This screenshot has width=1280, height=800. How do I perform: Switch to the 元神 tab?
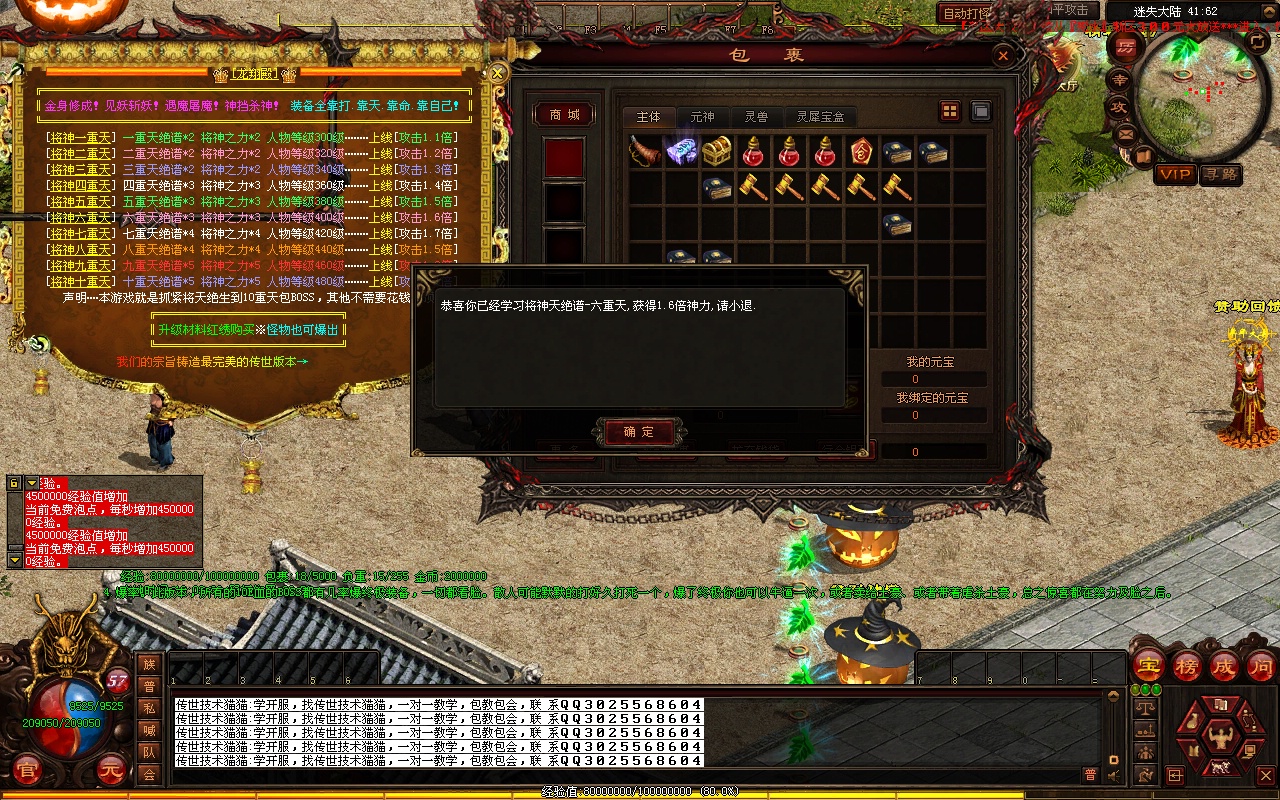703,117
